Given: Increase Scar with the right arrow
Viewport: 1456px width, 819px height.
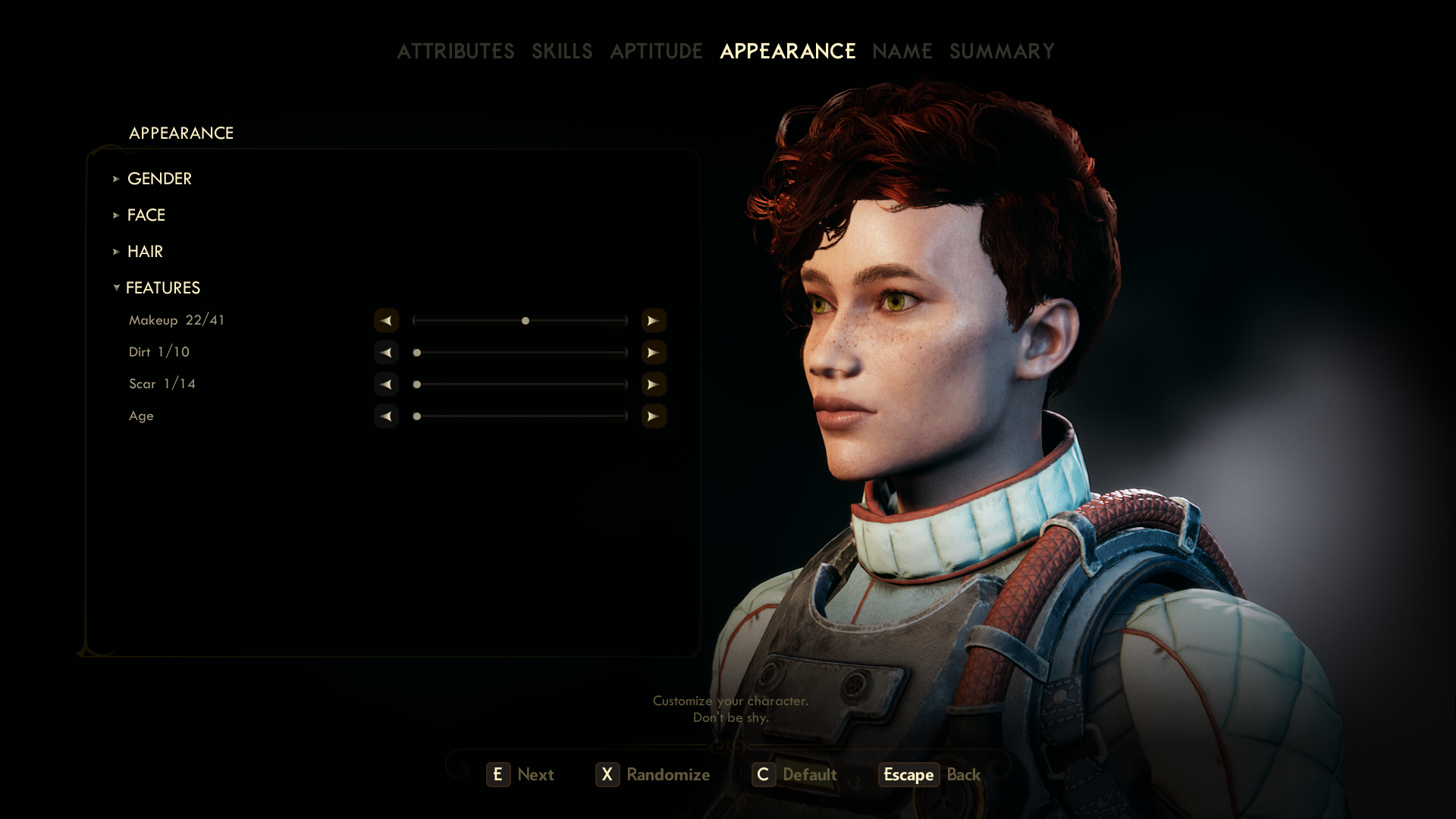Looking at the screenshot, I should 653,384.
